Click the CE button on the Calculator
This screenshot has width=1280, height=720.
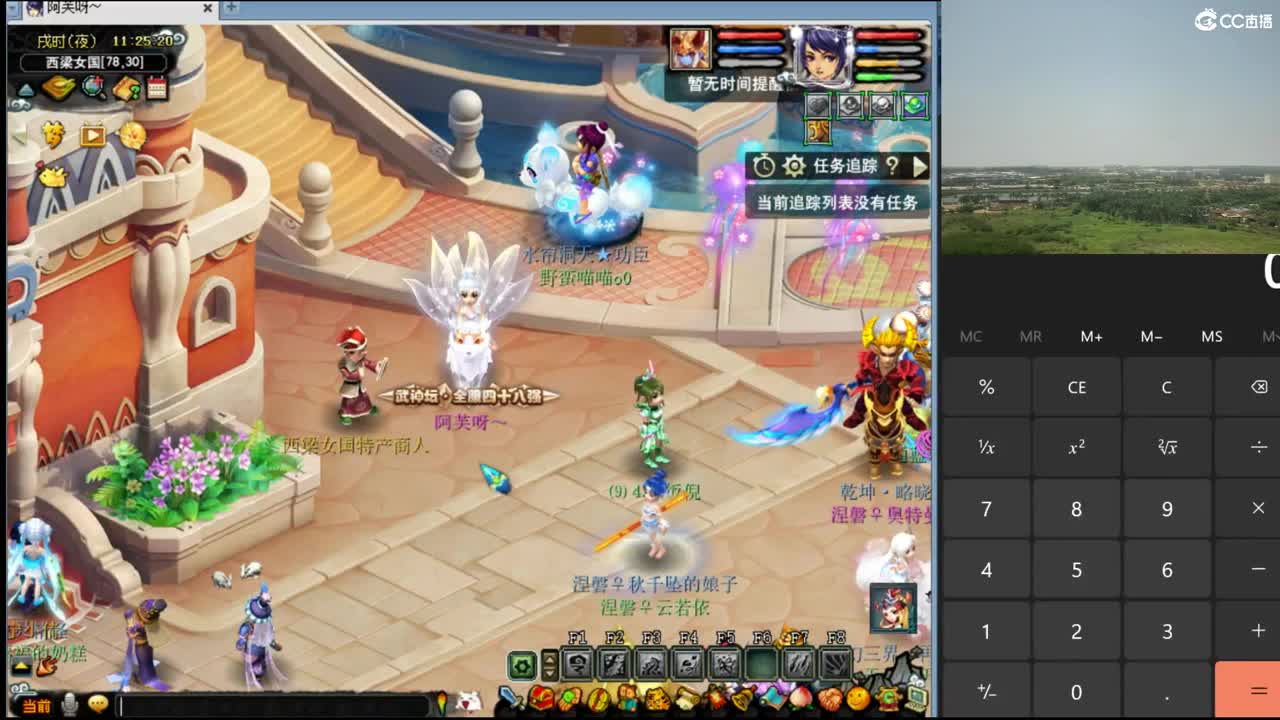coord(1076,387)
